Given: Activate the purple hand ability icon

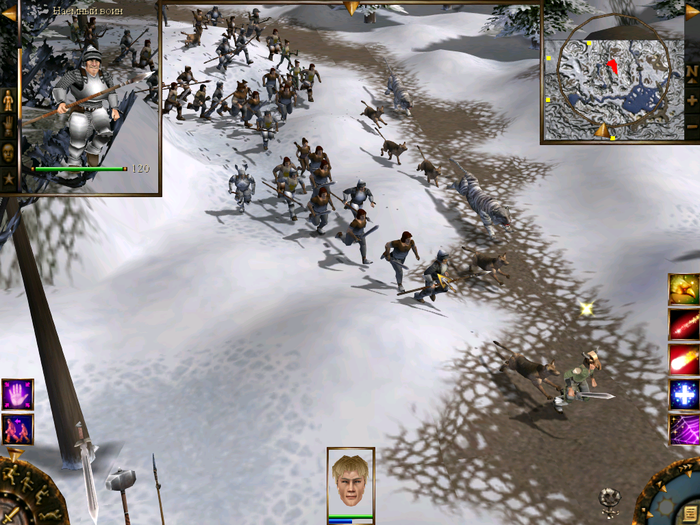Looking at the screenshot, I should 17,394.
